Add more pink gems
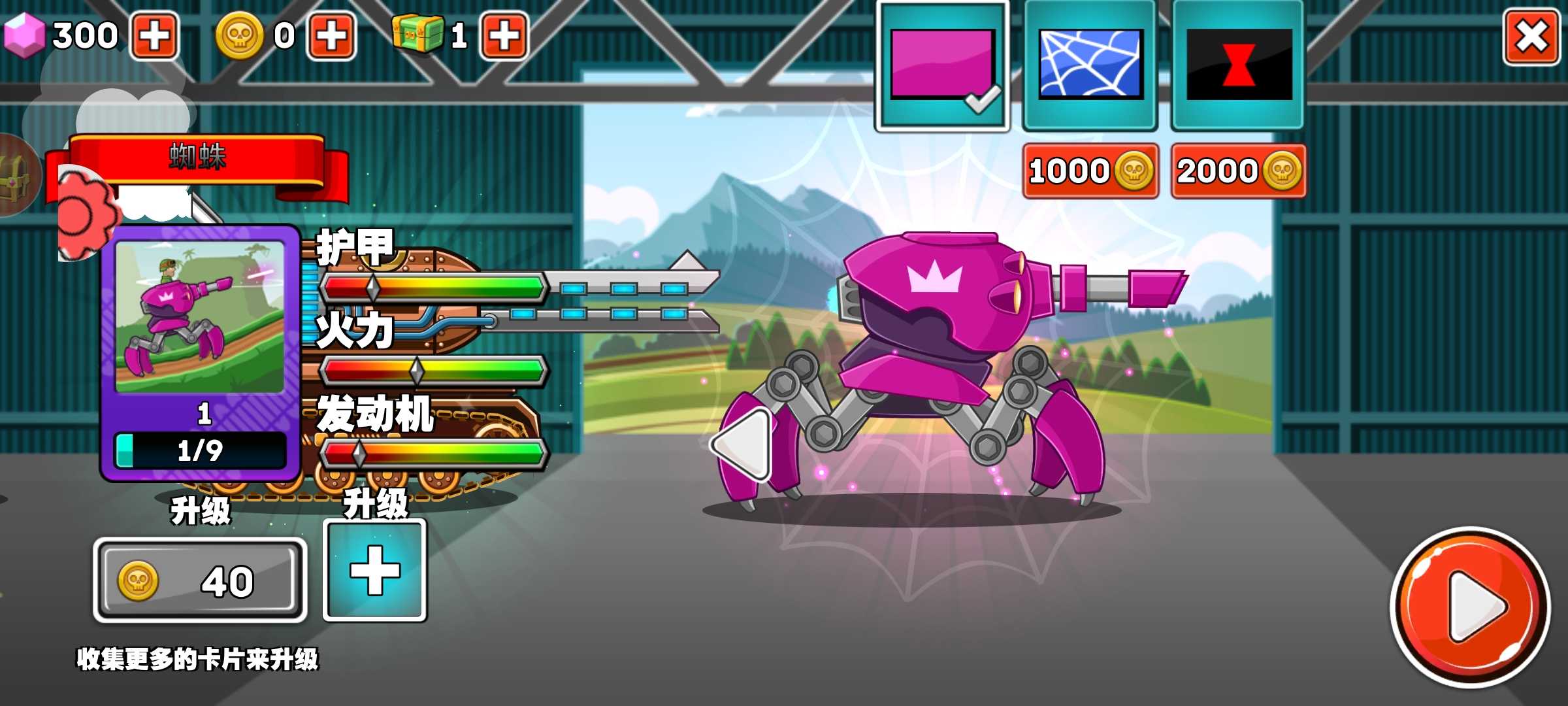Screen dimensions: 1568x706 point(155,35)
